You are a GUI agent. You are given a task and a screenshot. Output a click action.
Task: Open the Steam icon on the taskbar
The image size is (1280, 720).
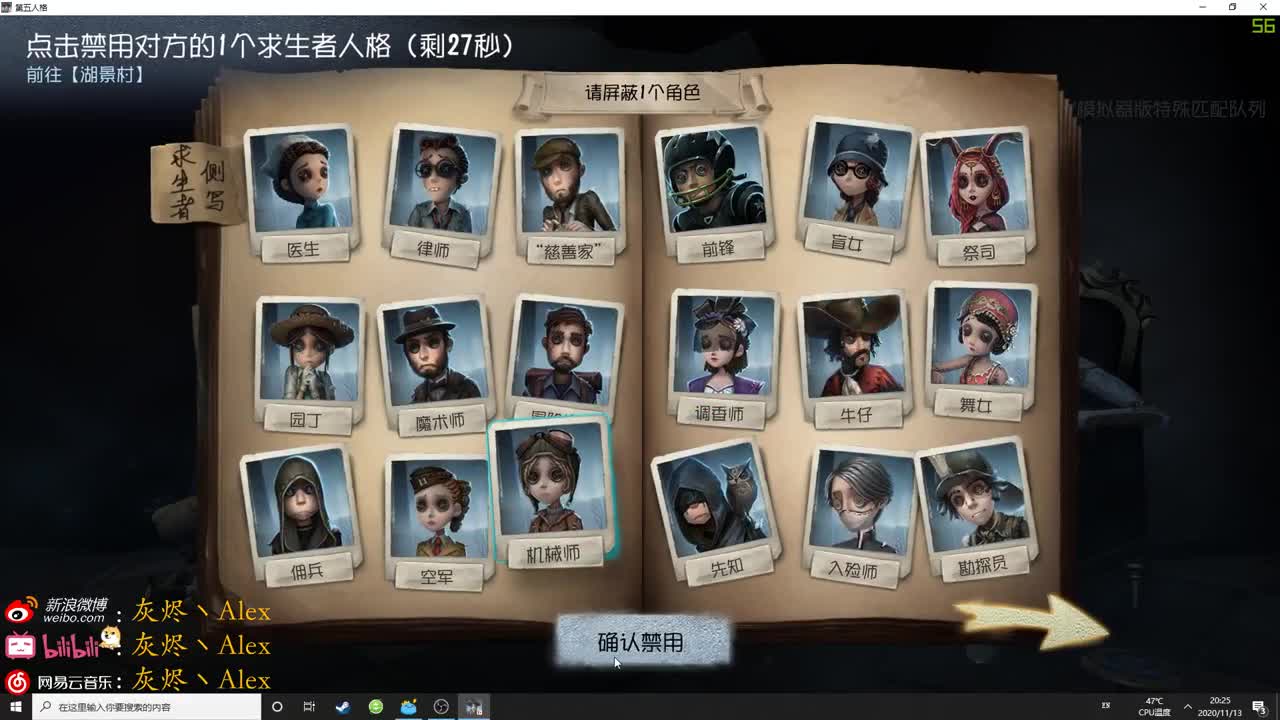[342, 708]
